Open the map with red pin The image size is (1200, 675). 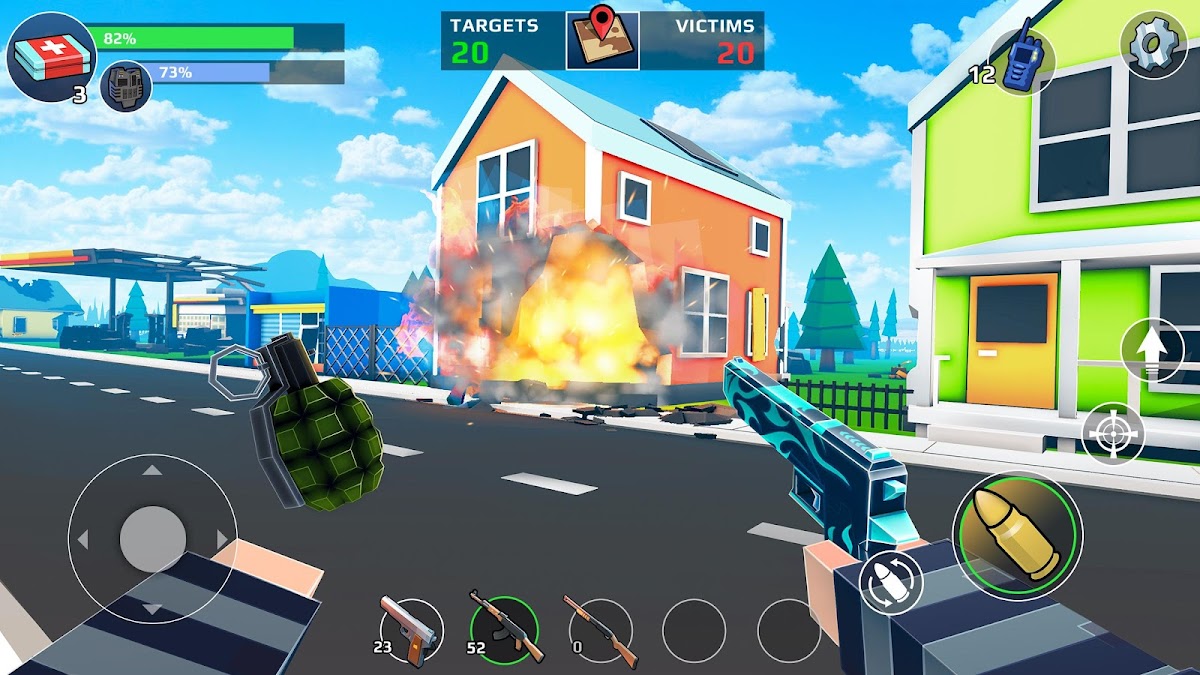click(x=602, y=40)
